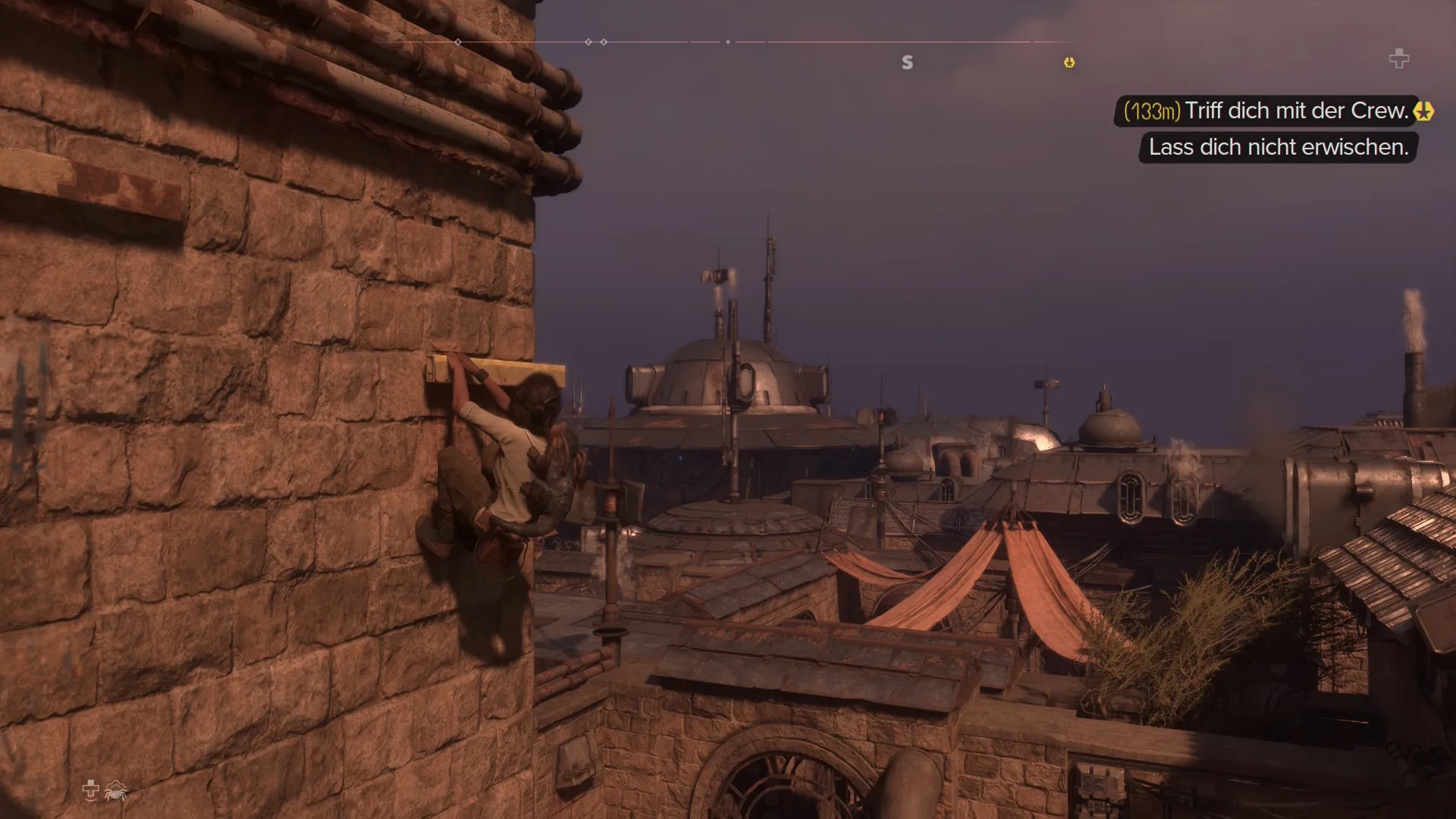This screenshot has height=819, width=1456.
Task: Click the 'Lass dich nicht erwischen' objective line
Action: (x=1278, y=147)
